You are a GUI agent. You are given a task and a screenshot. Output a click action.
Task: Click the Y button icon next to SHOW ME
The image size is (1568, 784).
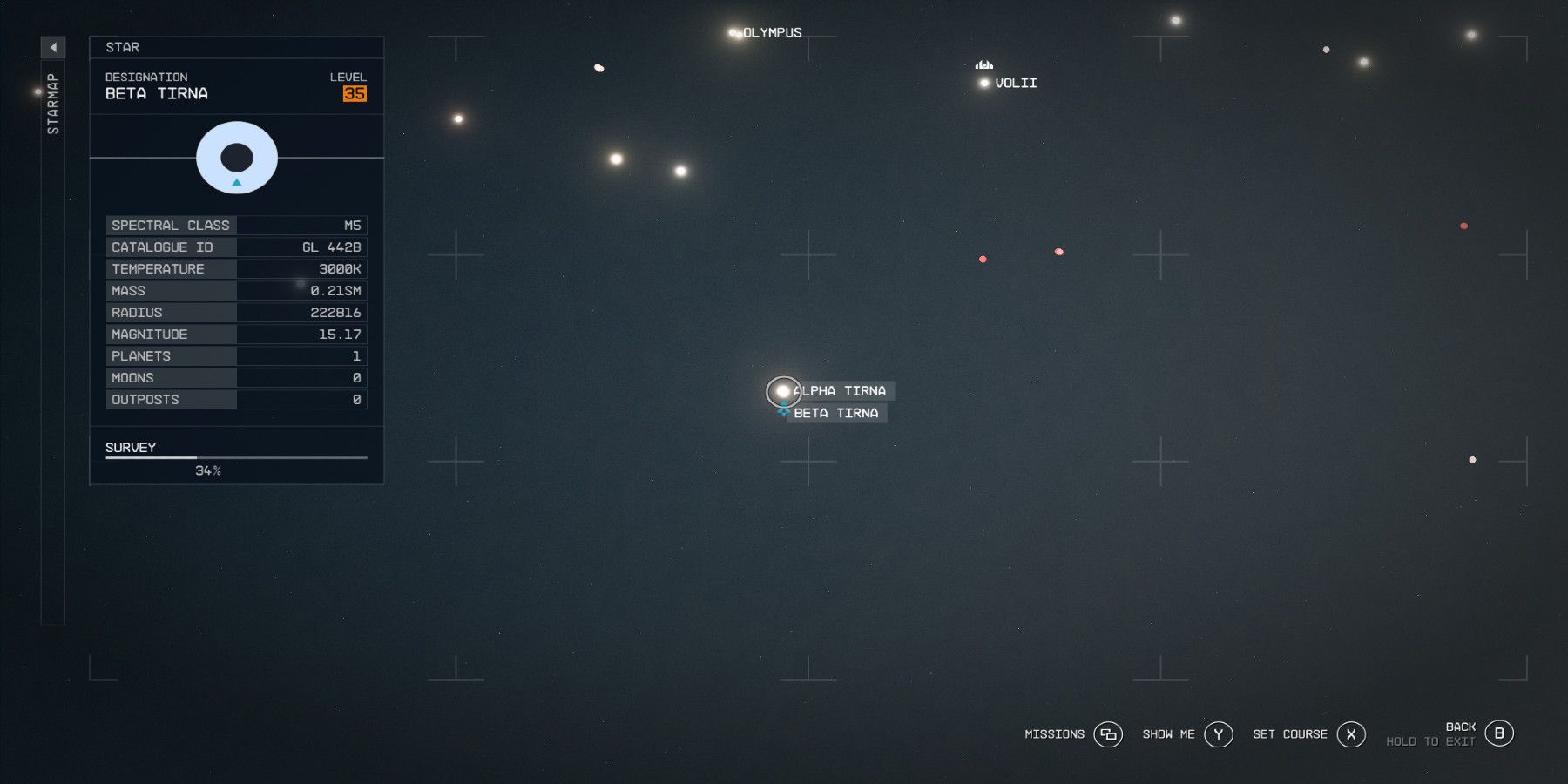[1218, 734]
